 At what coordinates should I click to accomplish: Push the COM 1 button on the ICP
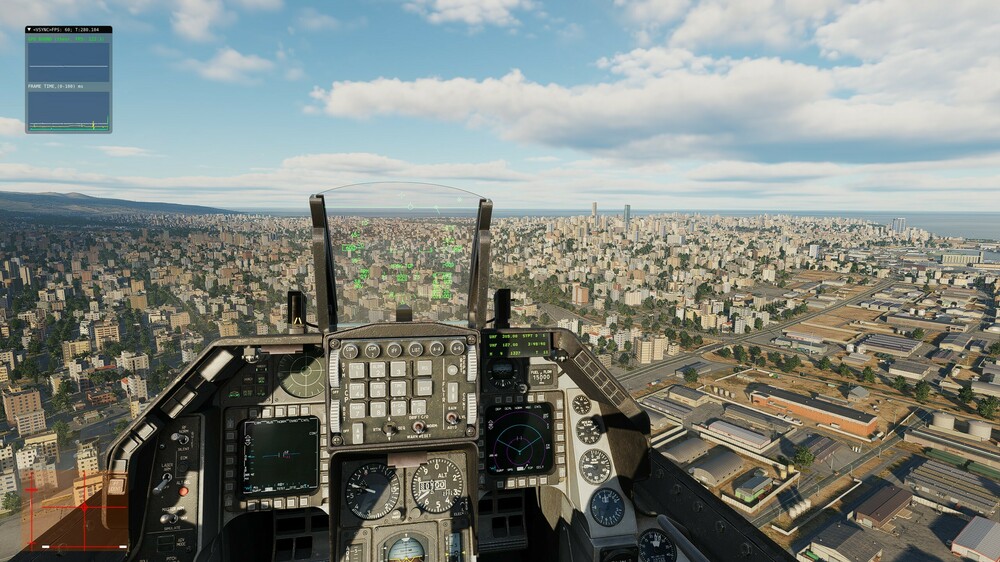(x=350, y=351)
